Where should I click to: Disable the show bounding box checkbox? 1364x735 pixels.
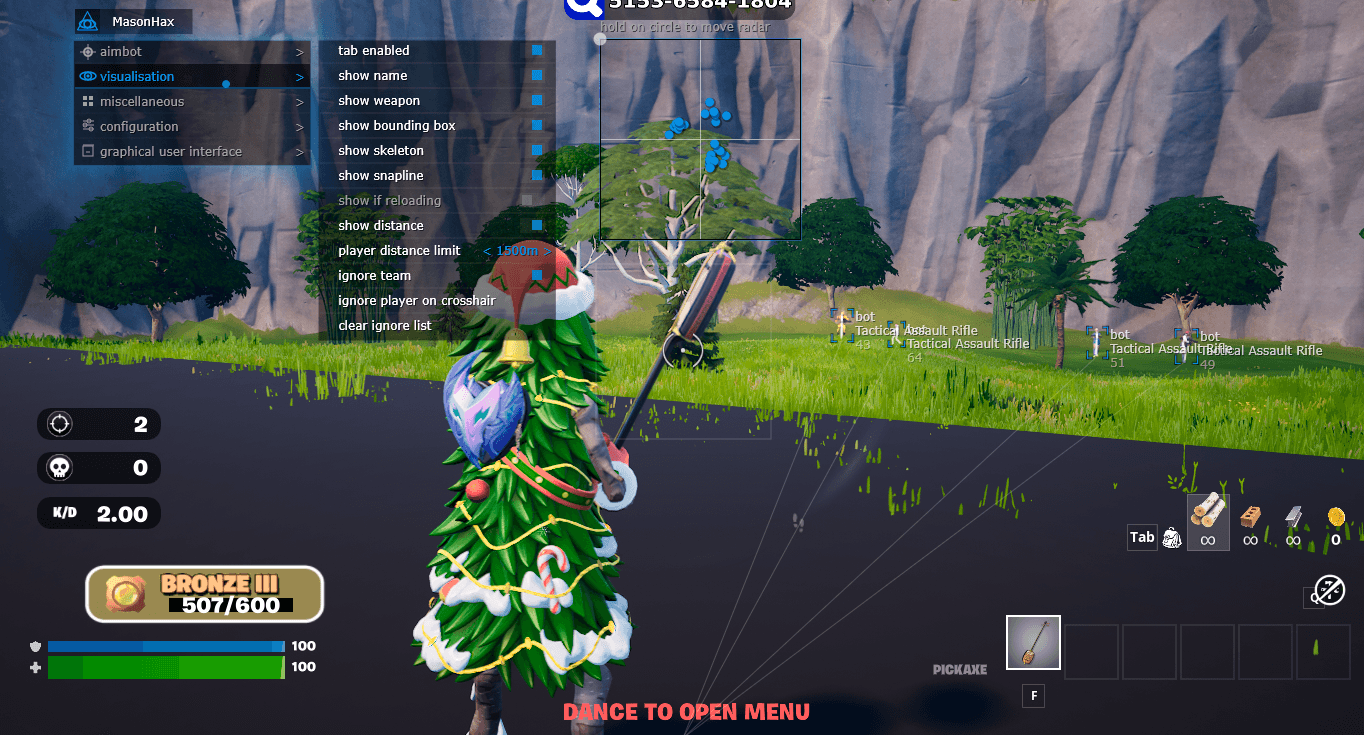(x=538, y=125)
